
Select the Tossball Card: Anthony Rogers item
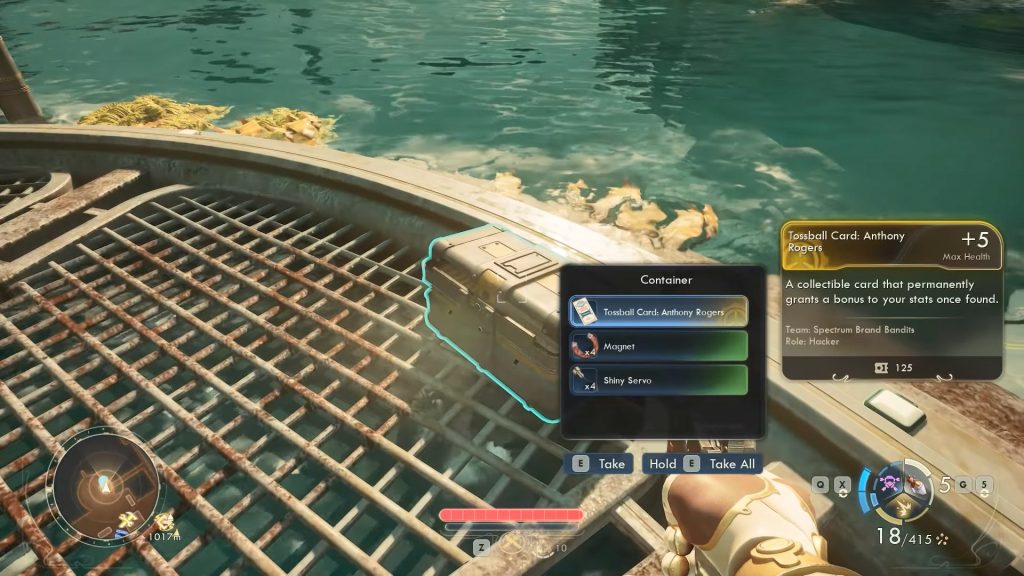[658, 312]
